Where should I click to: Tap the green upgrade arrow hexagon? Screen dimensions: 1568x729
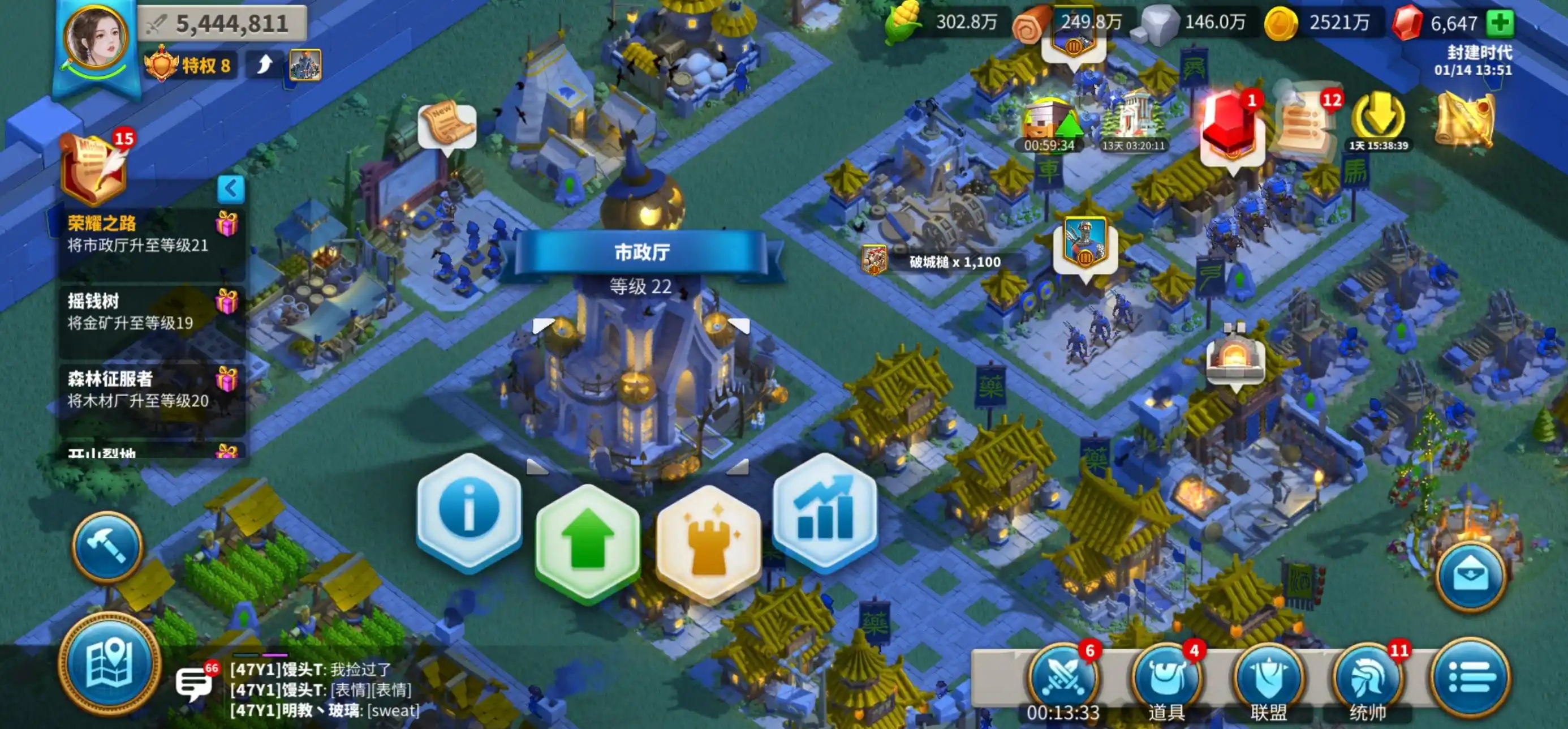click(587, 543)
